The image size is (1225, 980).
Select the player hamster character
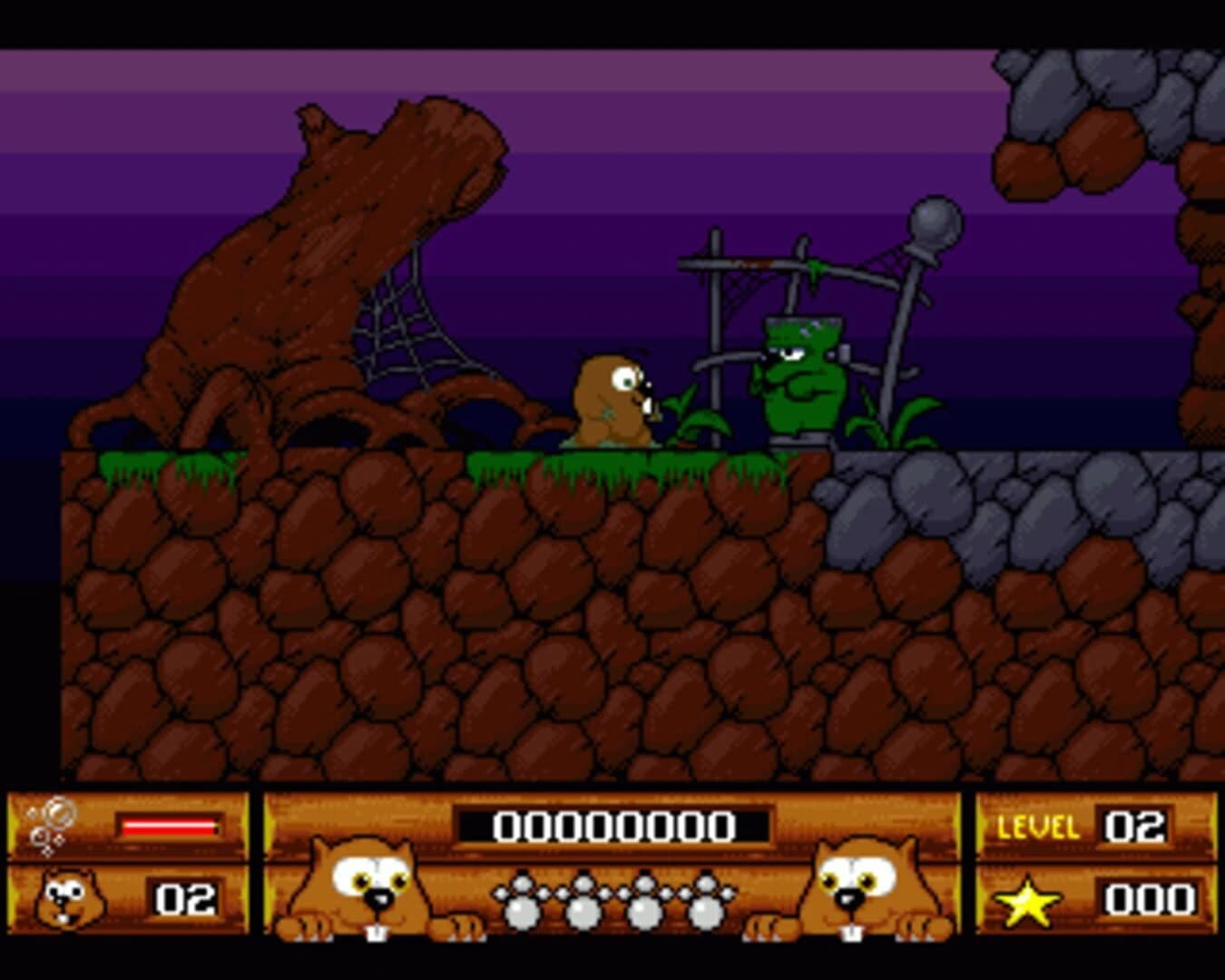point(610,395)
